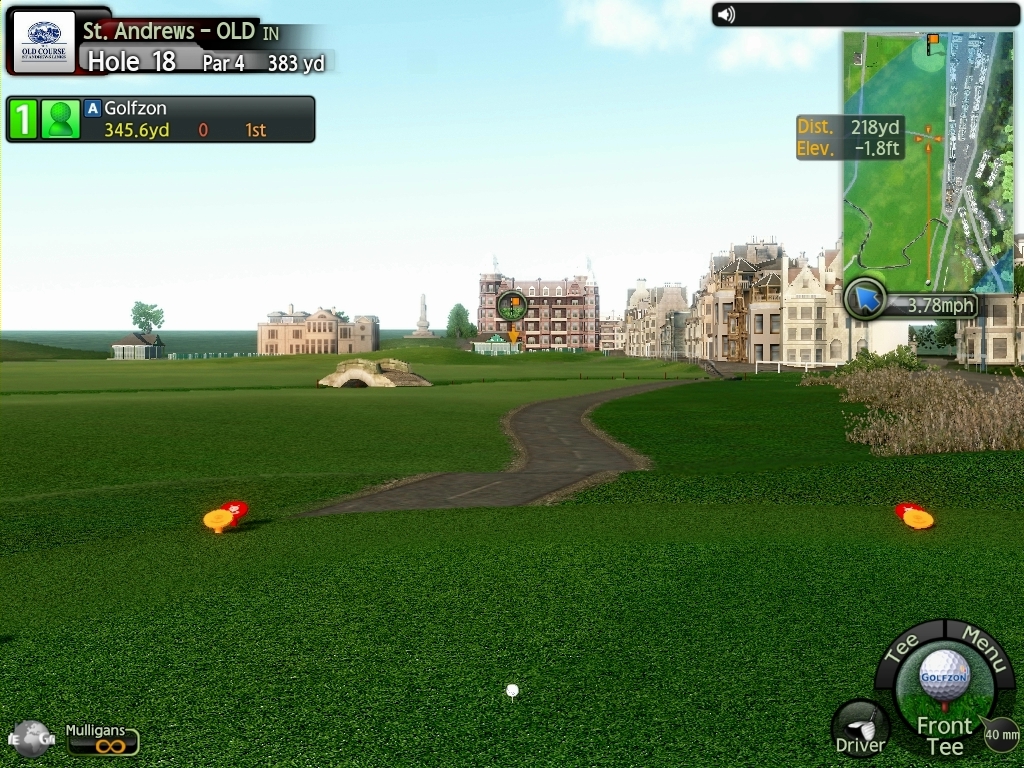Open the hole overview minimap
This screenshot has height=768, width=1024.
pos(928,160)
